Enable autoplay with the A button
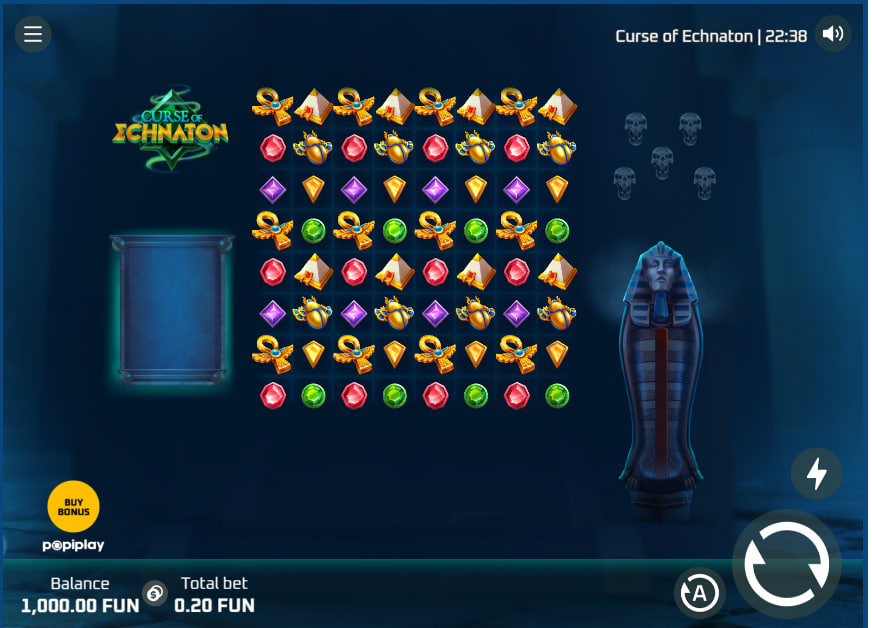872x628 pixels. point(699,593)
